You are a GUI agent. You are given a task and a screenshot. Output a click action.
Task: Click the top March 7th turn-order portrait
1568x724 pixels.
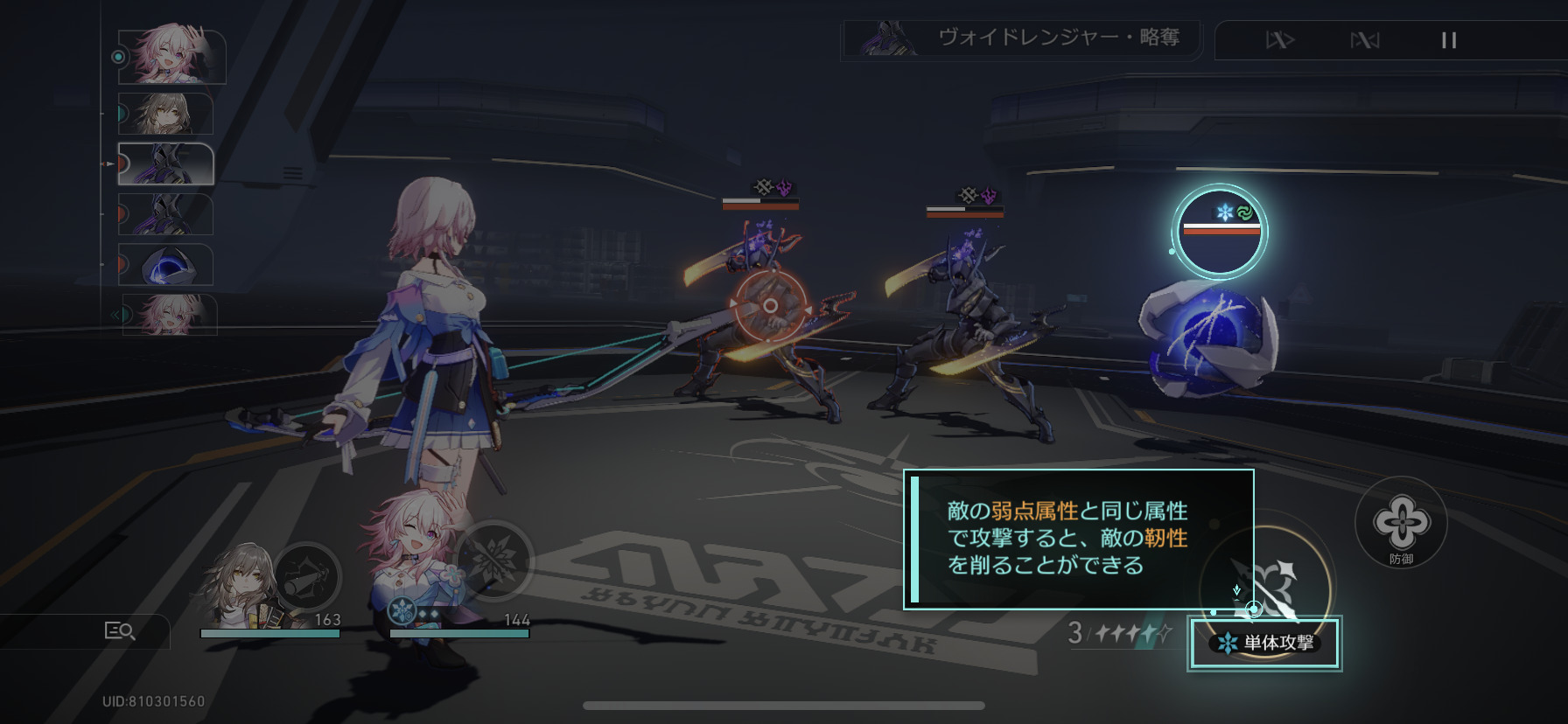click(171, 57)
